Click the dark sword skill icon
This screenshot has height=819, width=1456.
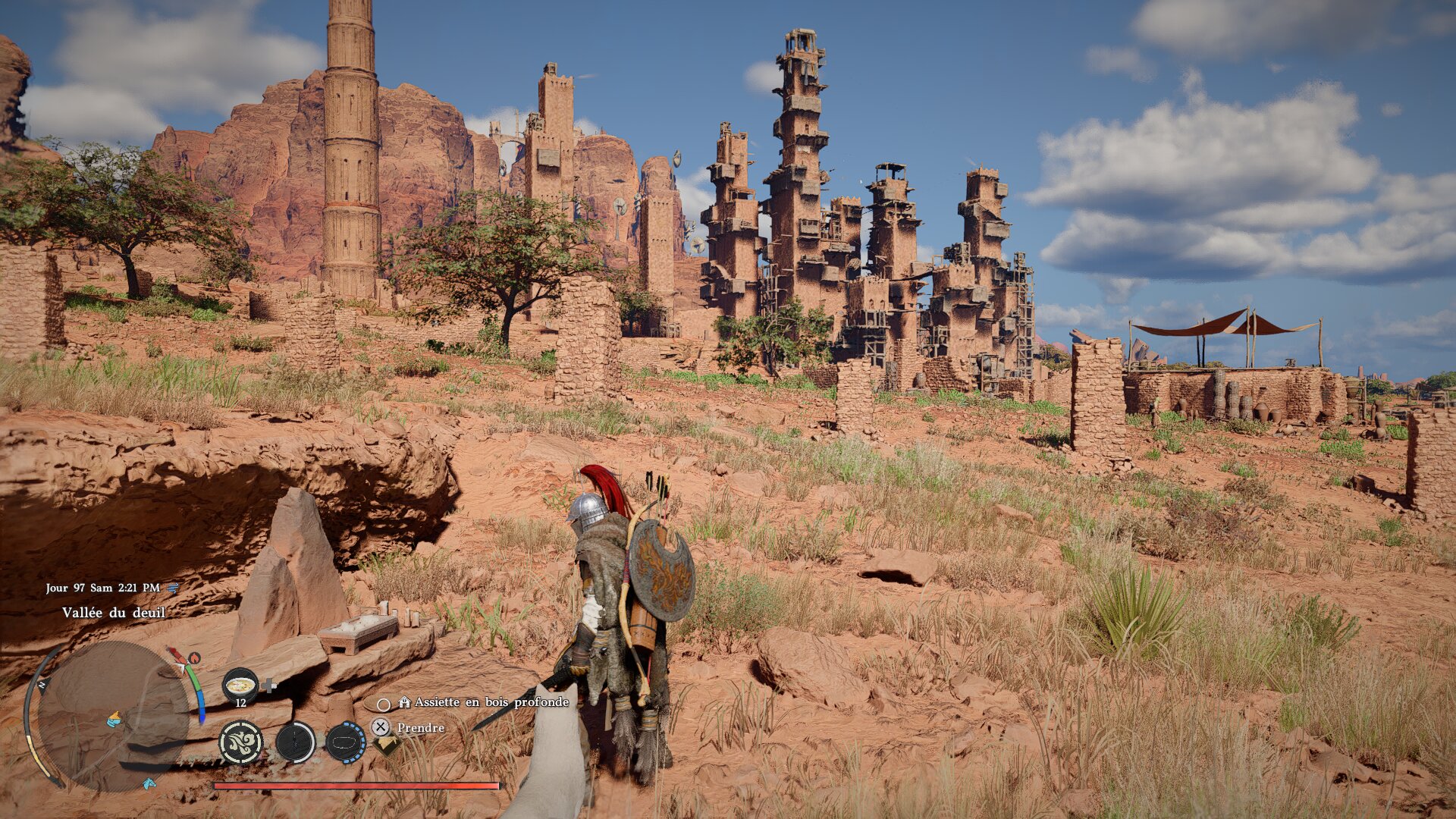click(x=295, y=742)
